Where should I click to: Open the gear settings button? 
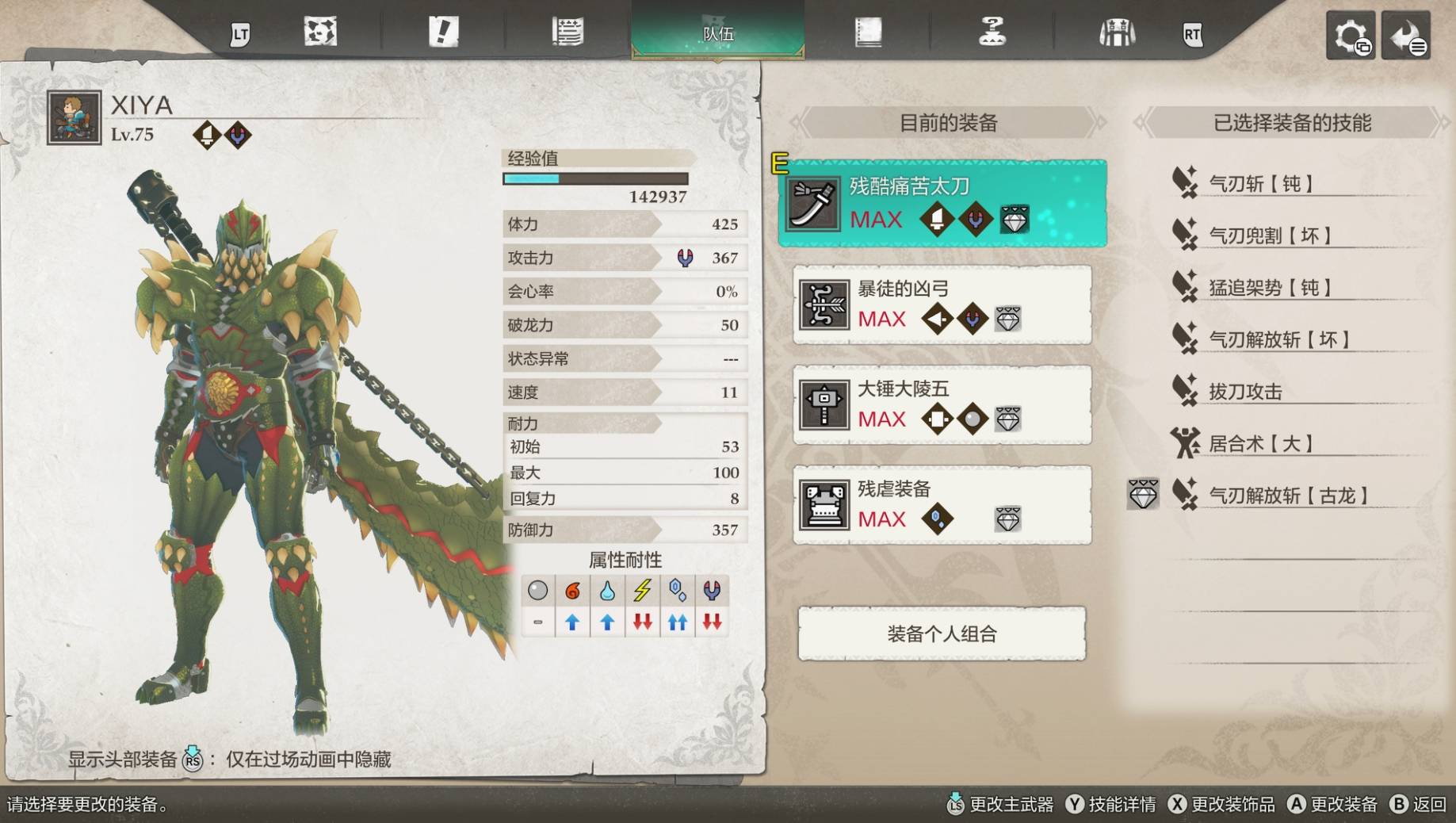pos(1351,36)
